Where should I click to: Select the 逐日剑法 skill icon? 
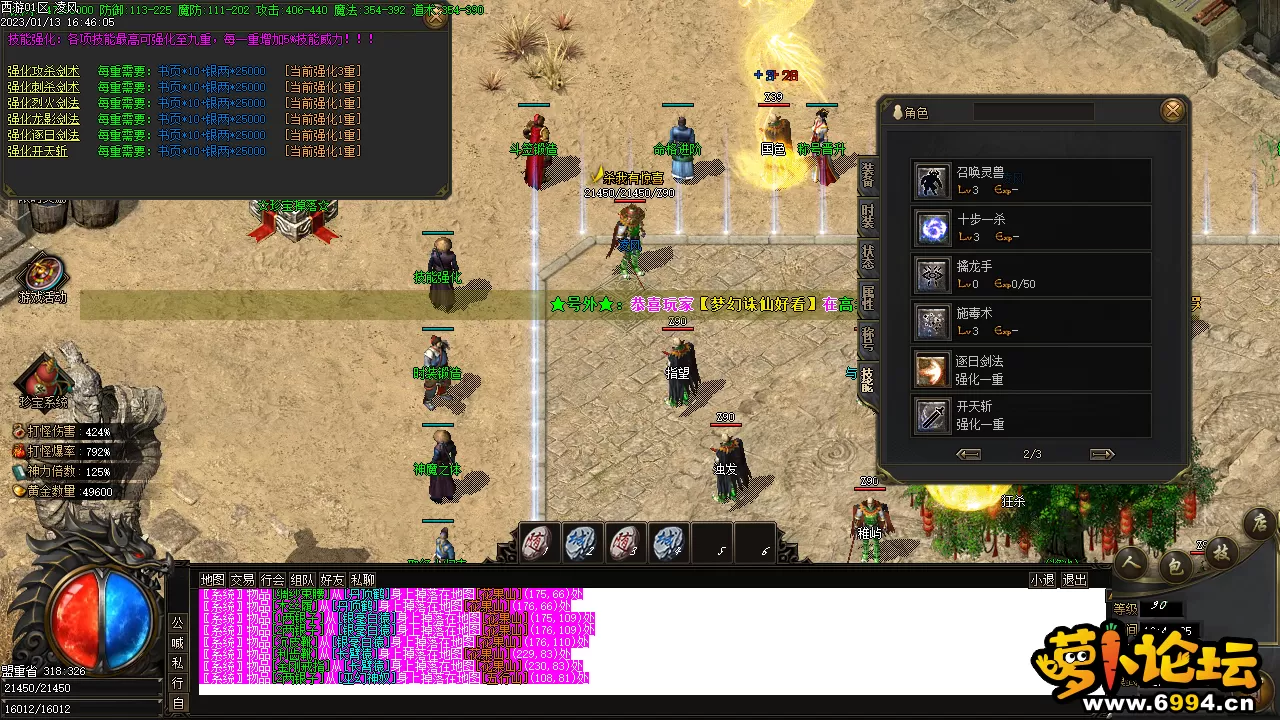932,370
